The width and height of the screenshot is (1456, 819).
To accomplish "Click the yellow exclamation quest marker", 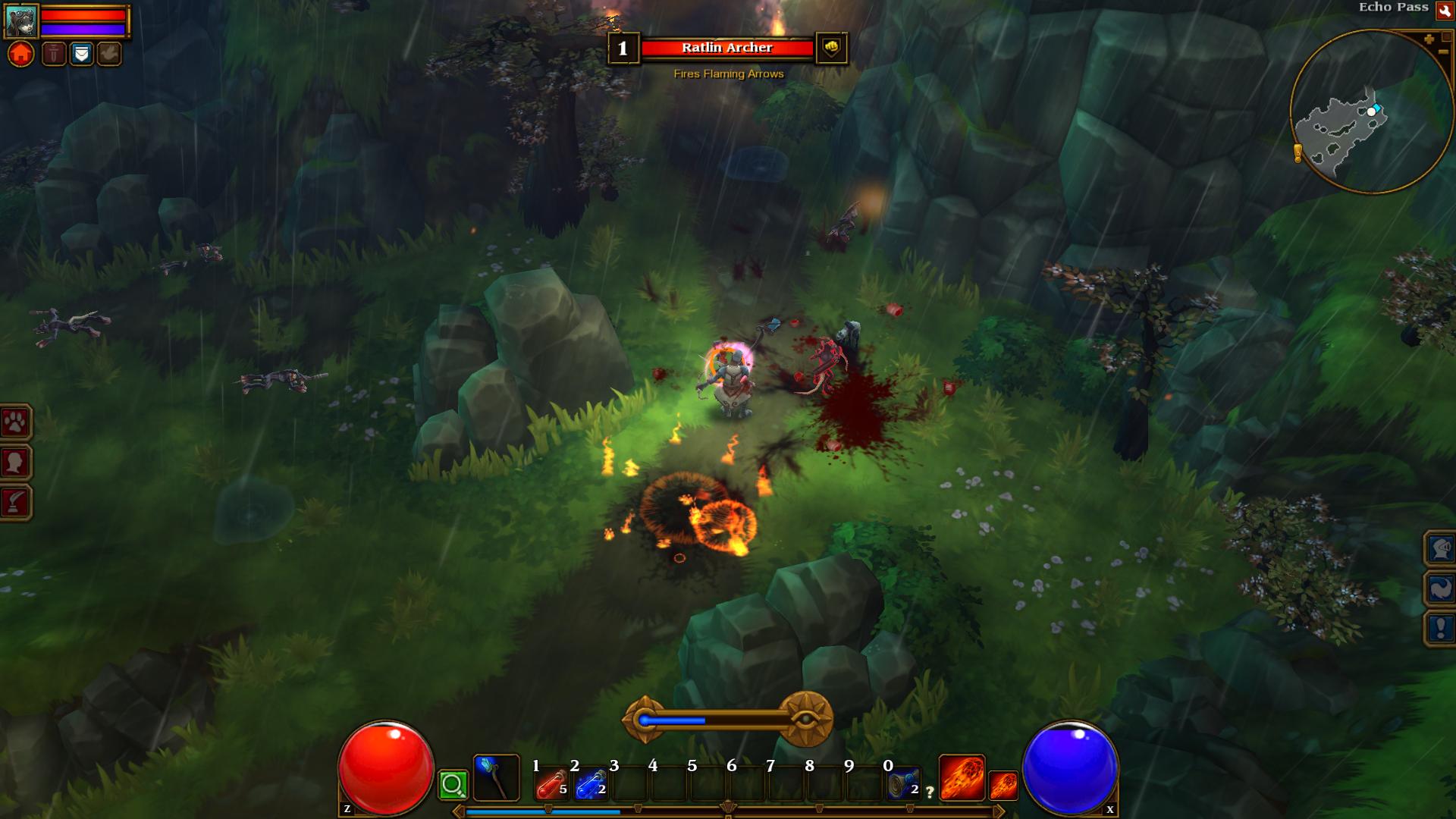I will [1298, 154].
